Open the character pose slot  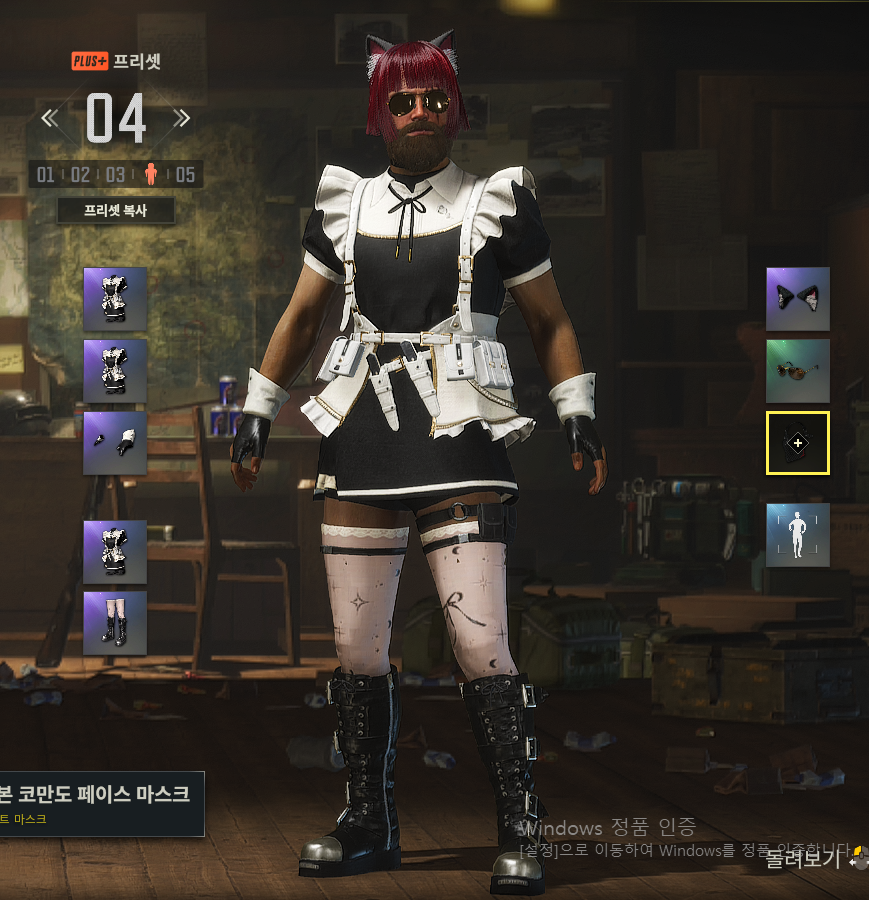(x=797, y=535)
